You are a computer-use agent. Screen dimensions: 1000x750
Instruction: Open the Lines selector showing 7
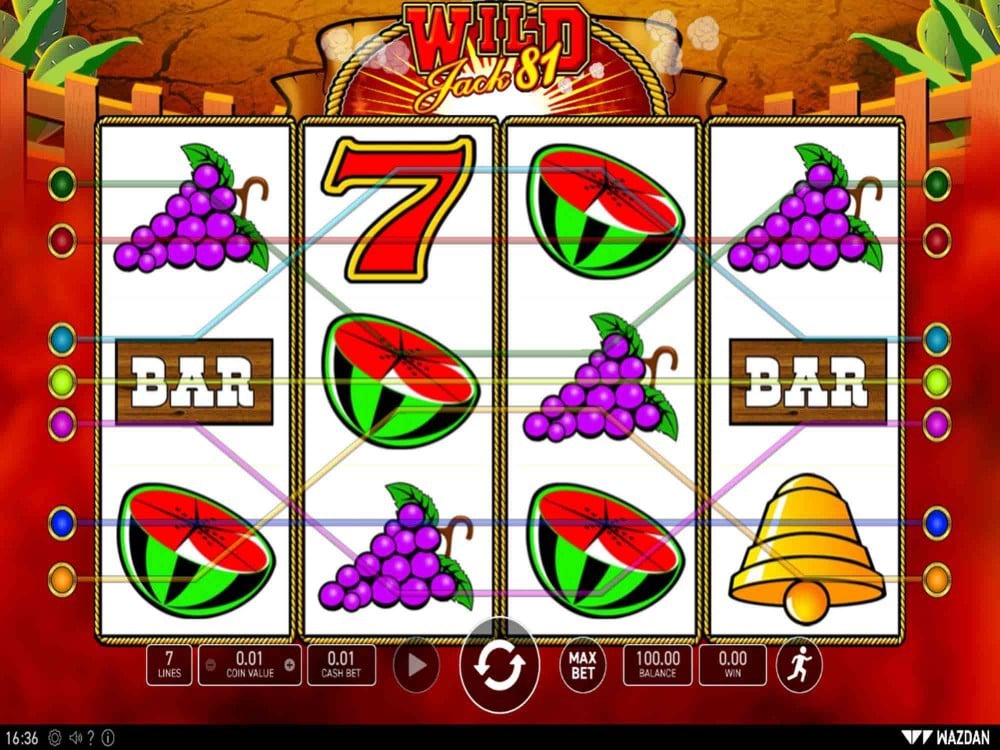(x=169, y=665)
